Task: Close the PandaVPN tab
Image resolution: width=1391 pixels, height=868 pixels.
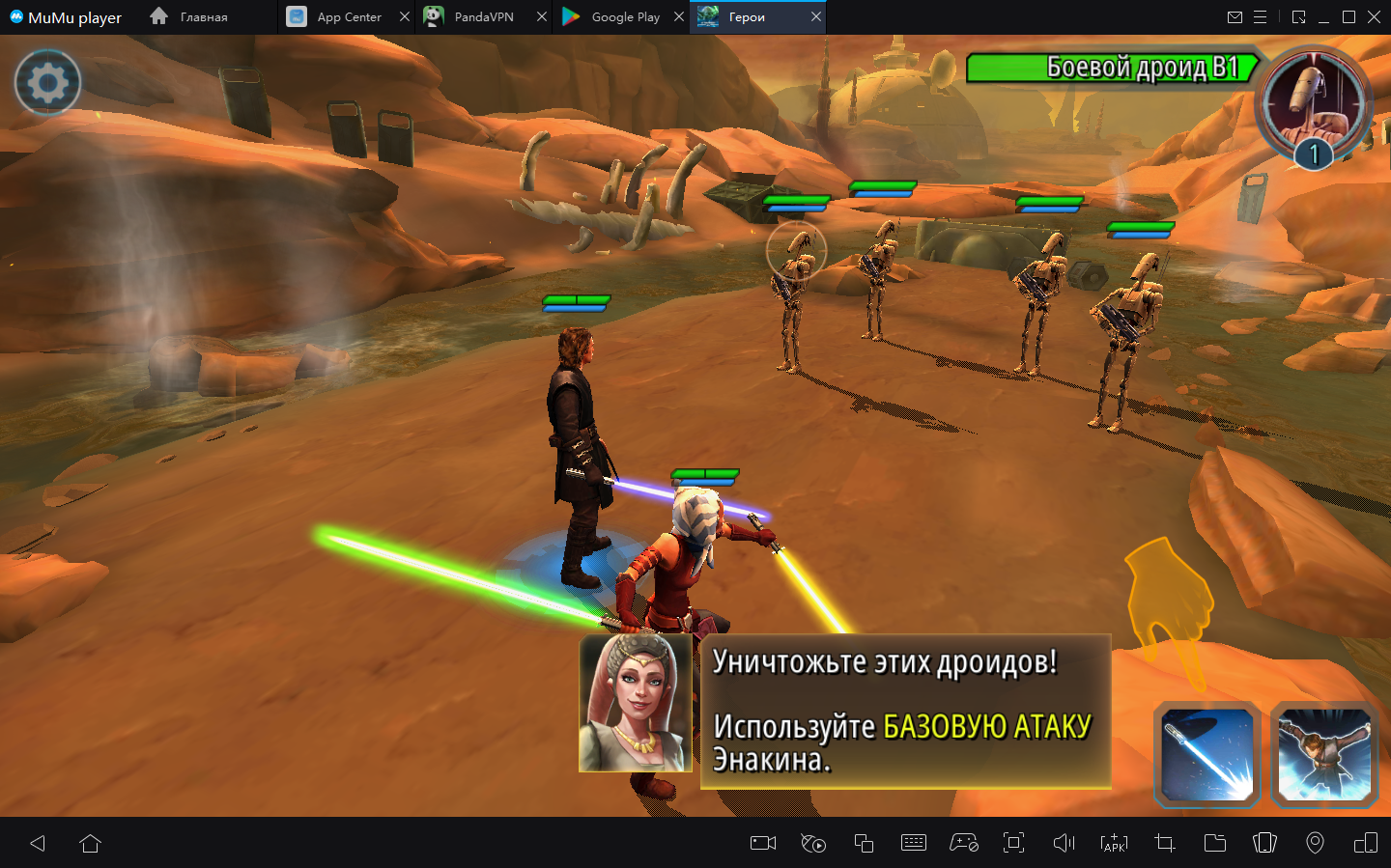Action: [542, 17]
